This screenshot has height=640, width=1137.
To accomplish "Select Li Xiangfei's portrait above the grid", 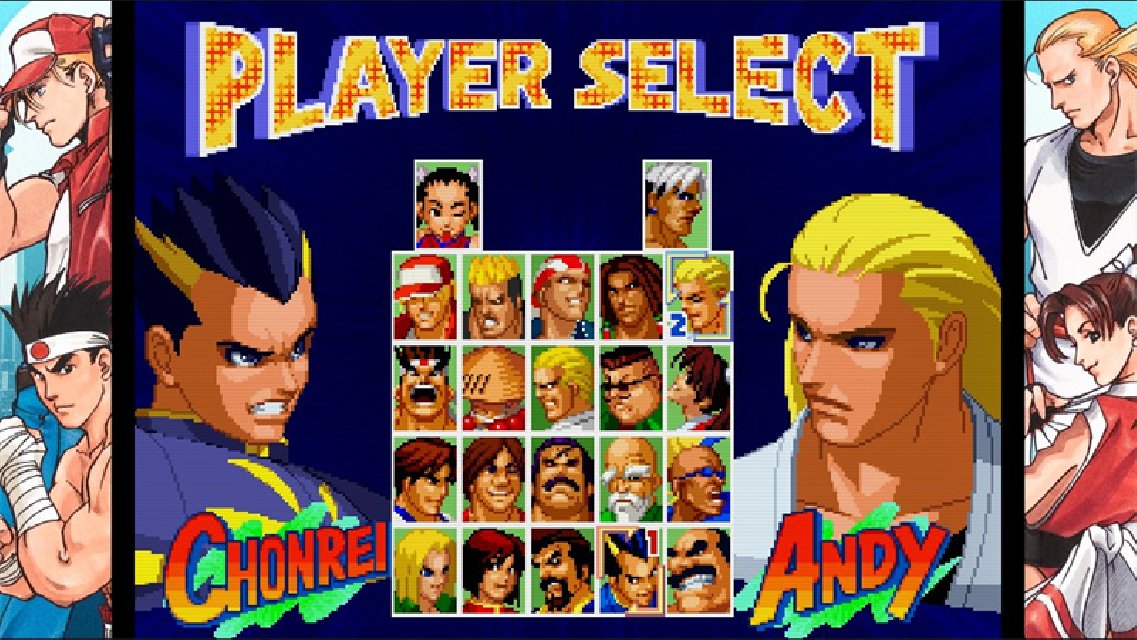I will 448,205.
